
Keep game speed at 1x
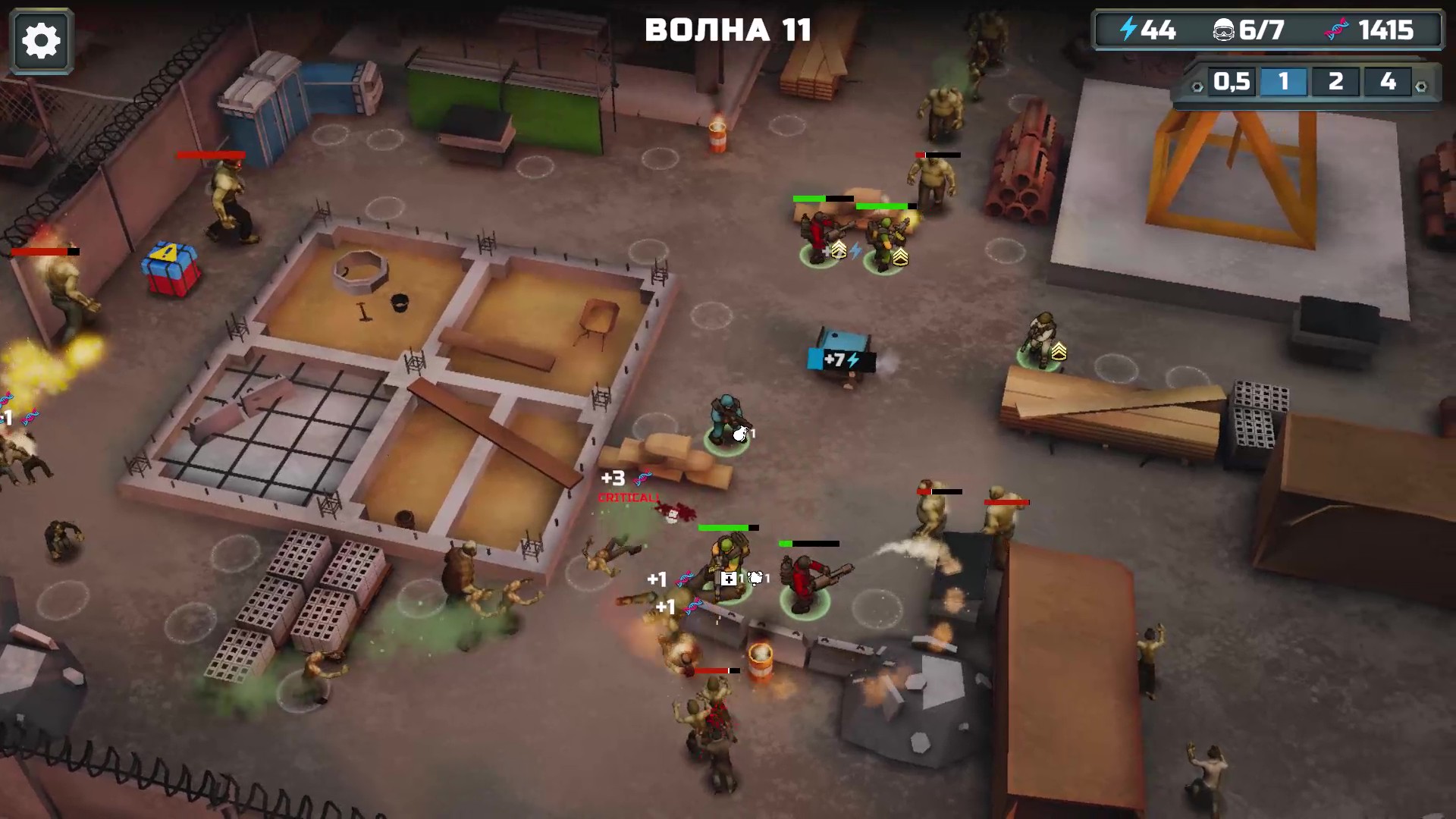pos(1284,82)
